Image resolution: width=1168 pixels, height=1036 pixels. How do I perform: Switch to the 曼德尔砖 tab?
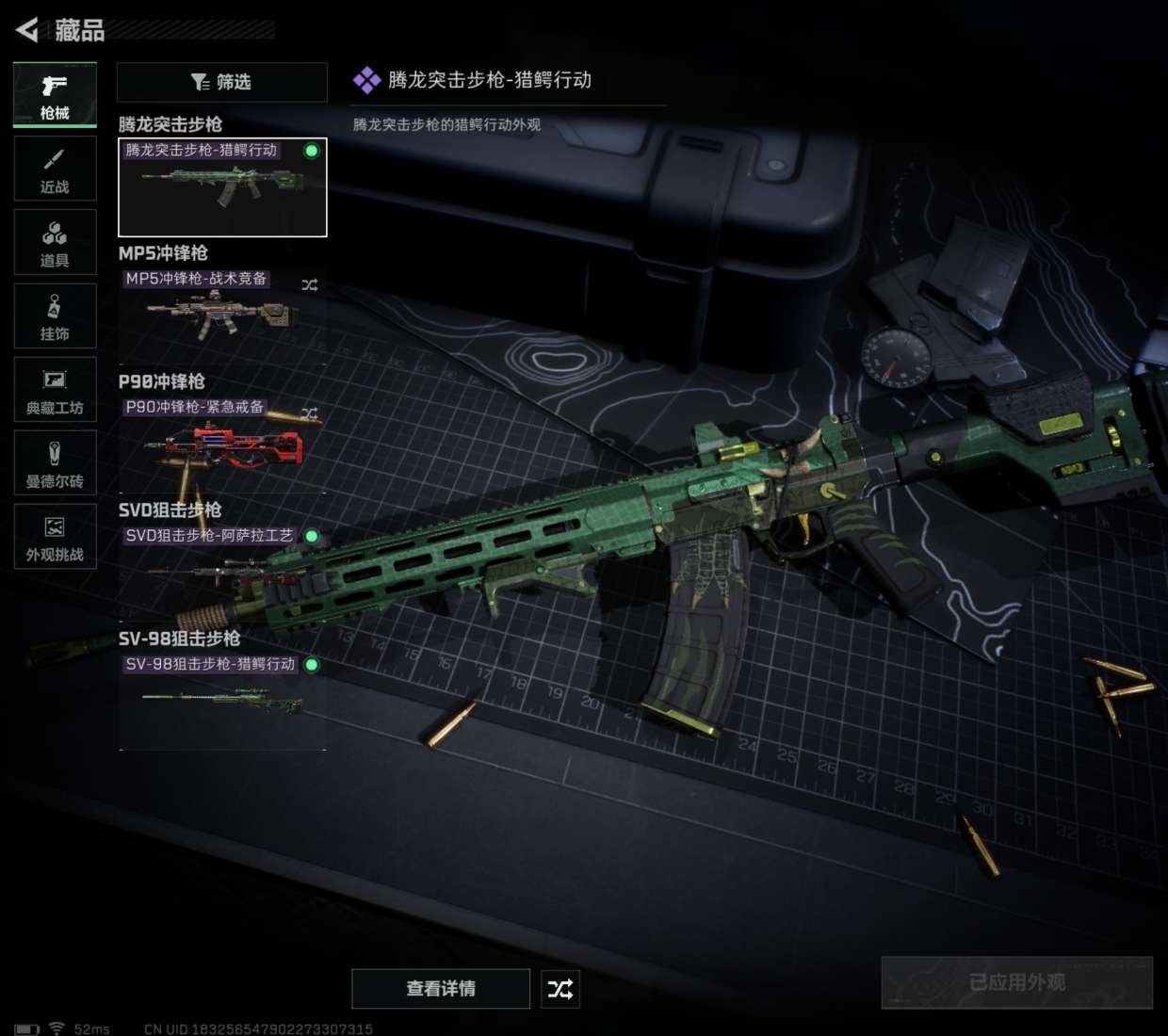(55, 462)
